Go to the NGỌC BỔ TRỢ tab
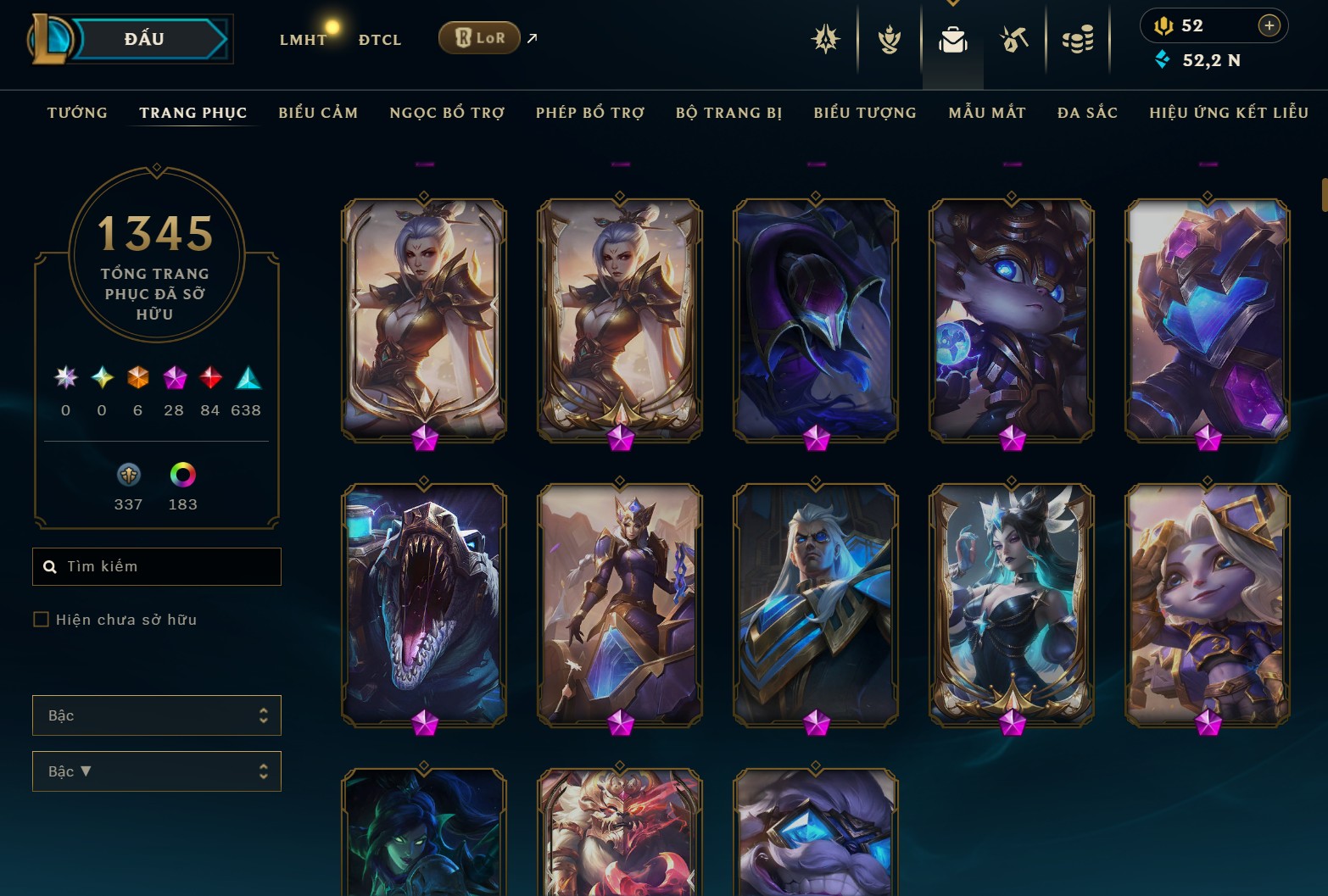The height and width of the screenshot is (896, 1328). 447,113
